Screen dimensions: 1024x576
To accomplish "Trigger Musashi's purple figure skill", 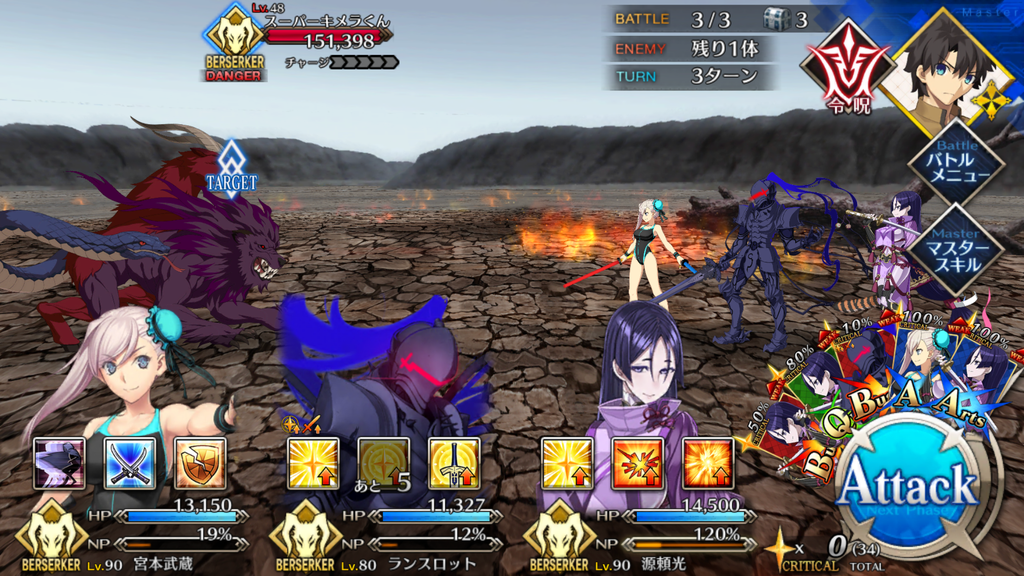I will 58,463.
